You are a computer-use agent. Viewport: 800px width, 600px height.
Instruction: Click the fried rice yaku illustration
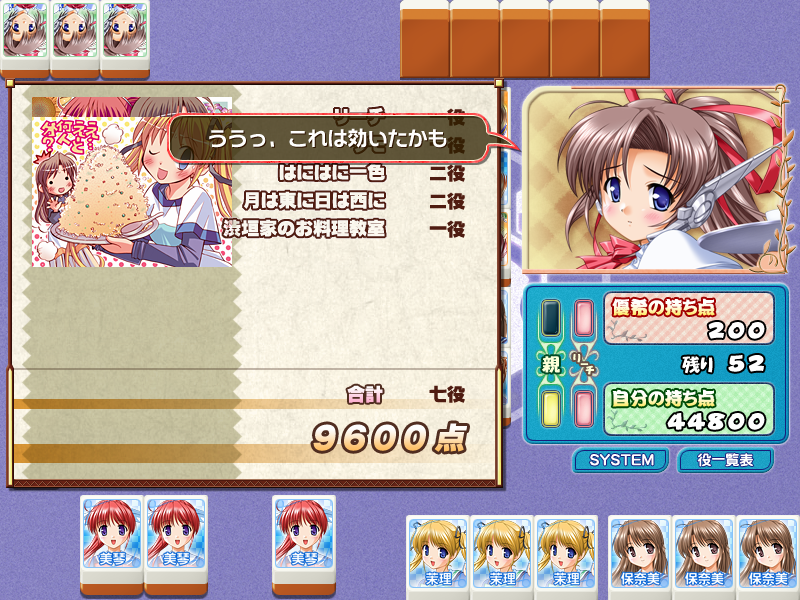coord(130,182)
